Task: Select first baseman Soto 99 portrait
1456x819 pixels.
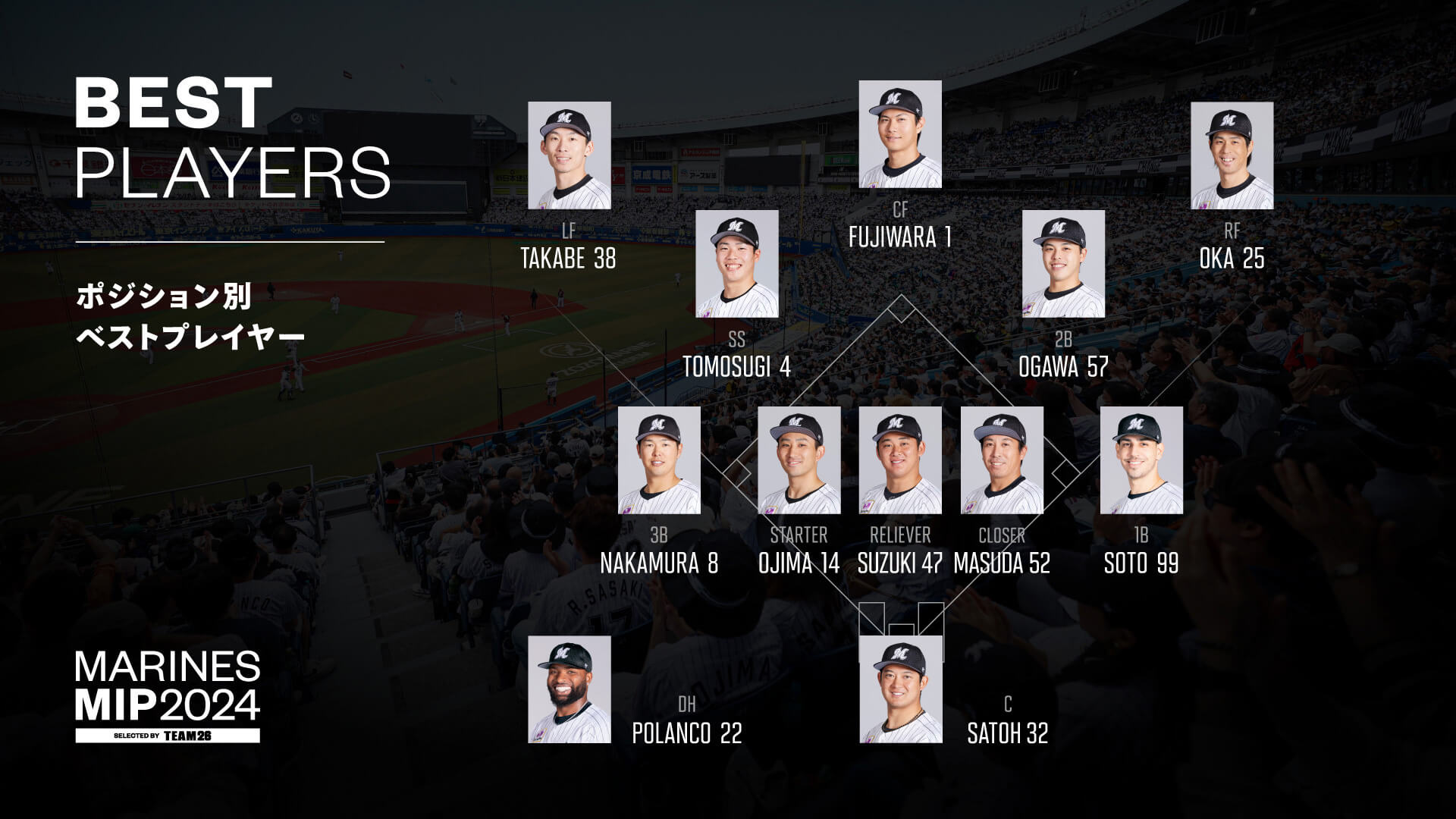Action: click(x=1141, y=460)
